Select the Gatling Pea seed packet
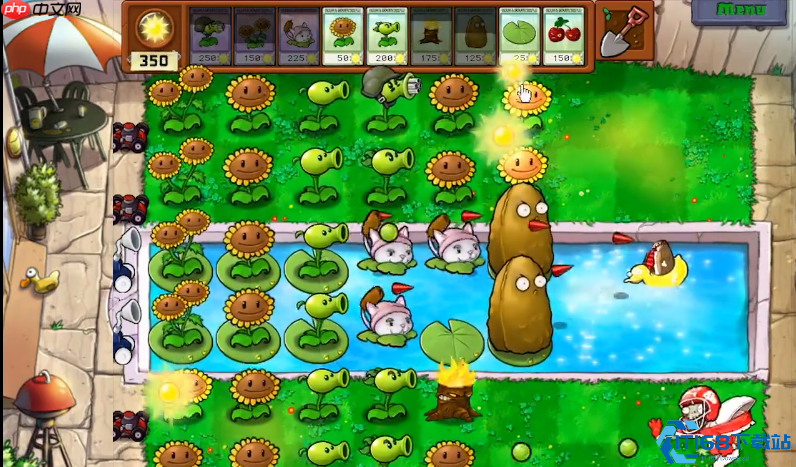Image resolution: width=796 pixels, height=467 pixels. 210,37
